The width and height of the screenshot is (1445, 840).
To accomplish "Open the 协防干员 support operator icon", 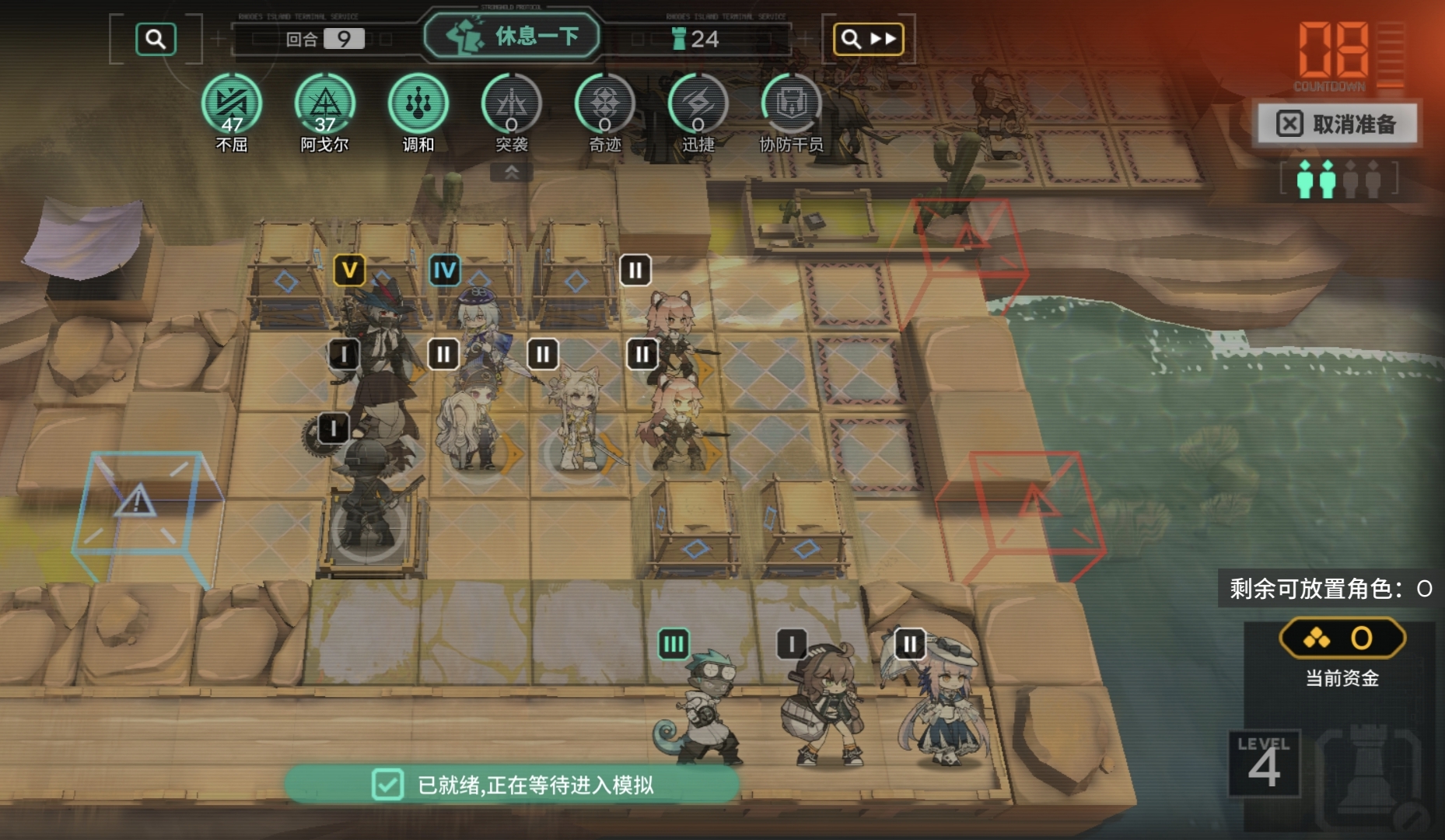I will click(x=791, y=104).
